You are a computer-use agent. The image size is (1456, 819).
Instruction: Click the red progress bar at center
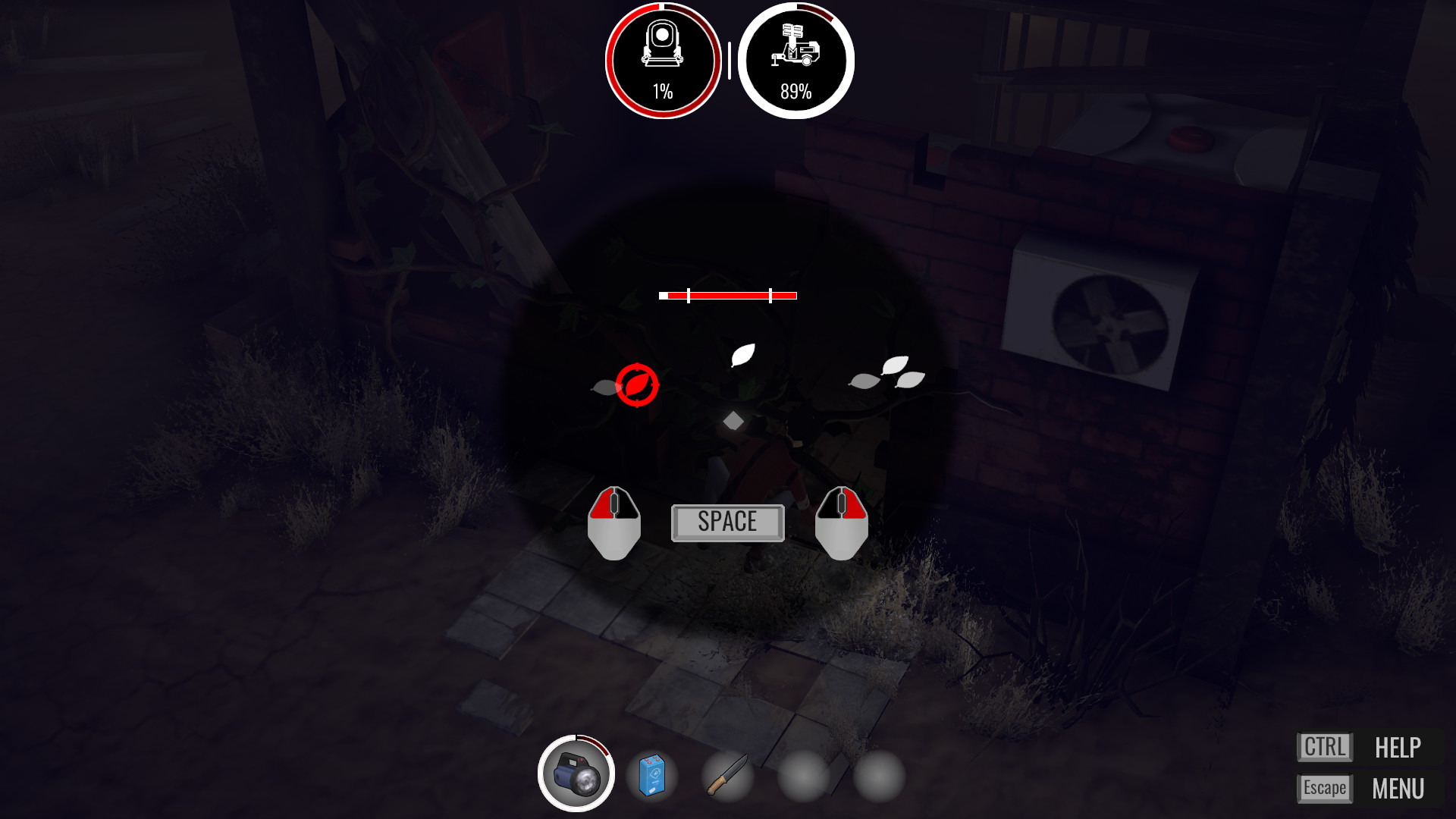coord(728,294)
